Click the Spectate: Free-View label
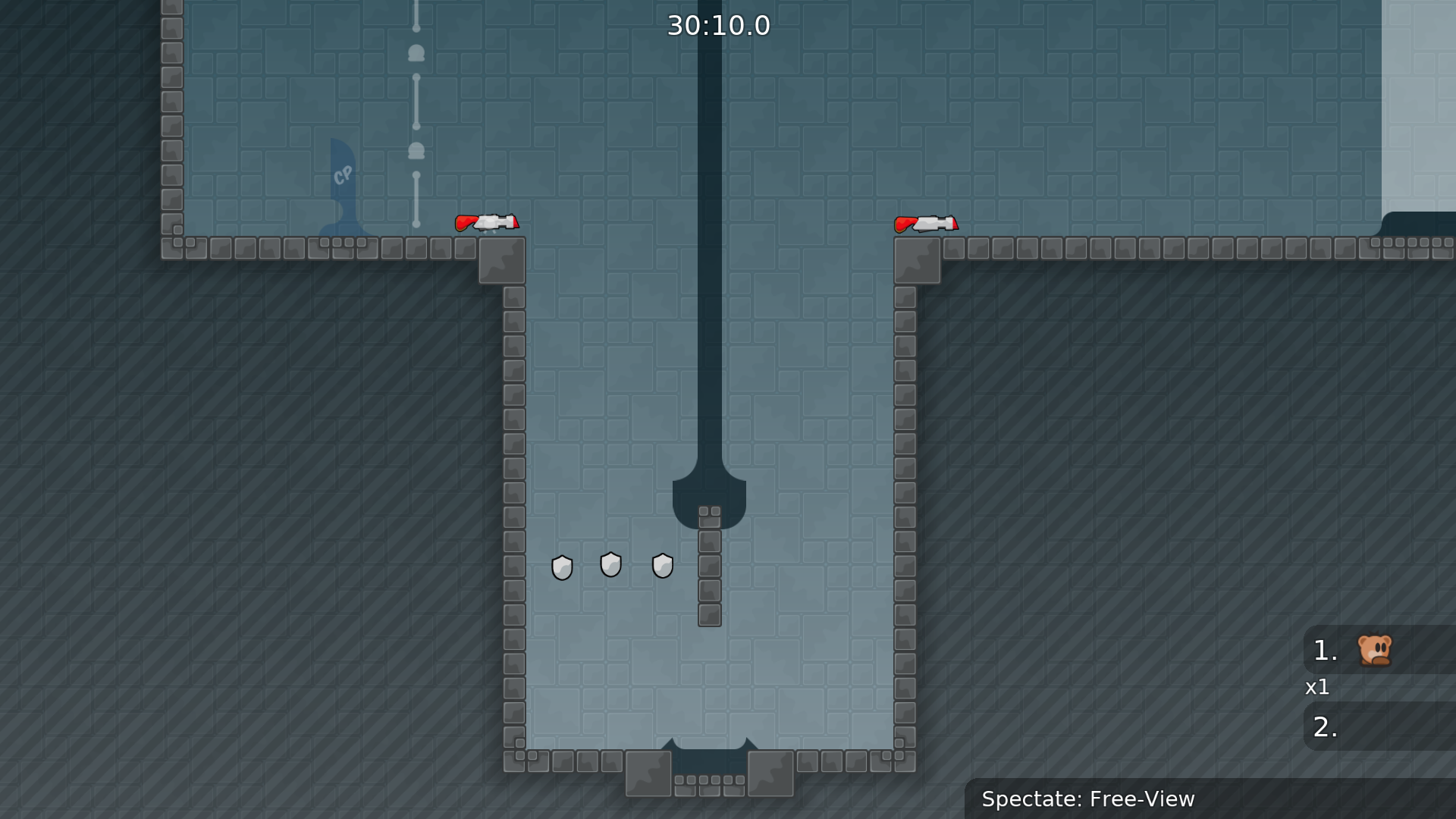Viewport: 1456px width, 819px height. (x=1089, y=799)
